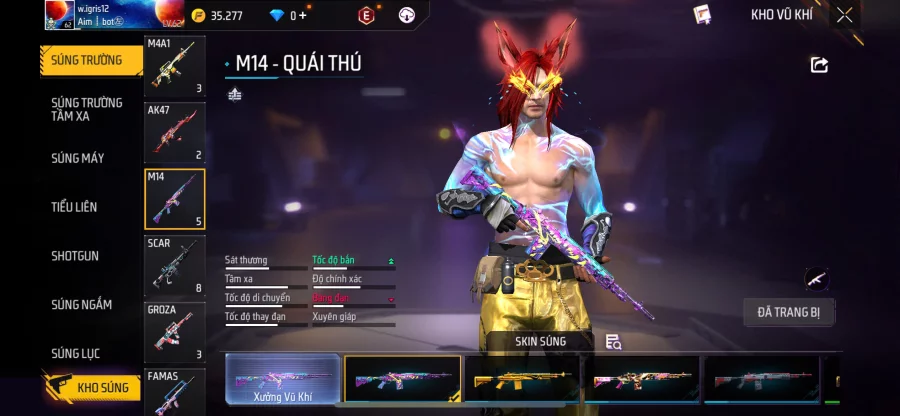This screenshot has width=900, height=416.
Task: Tap the red hexagon E icon
Action: pos(366,15)
